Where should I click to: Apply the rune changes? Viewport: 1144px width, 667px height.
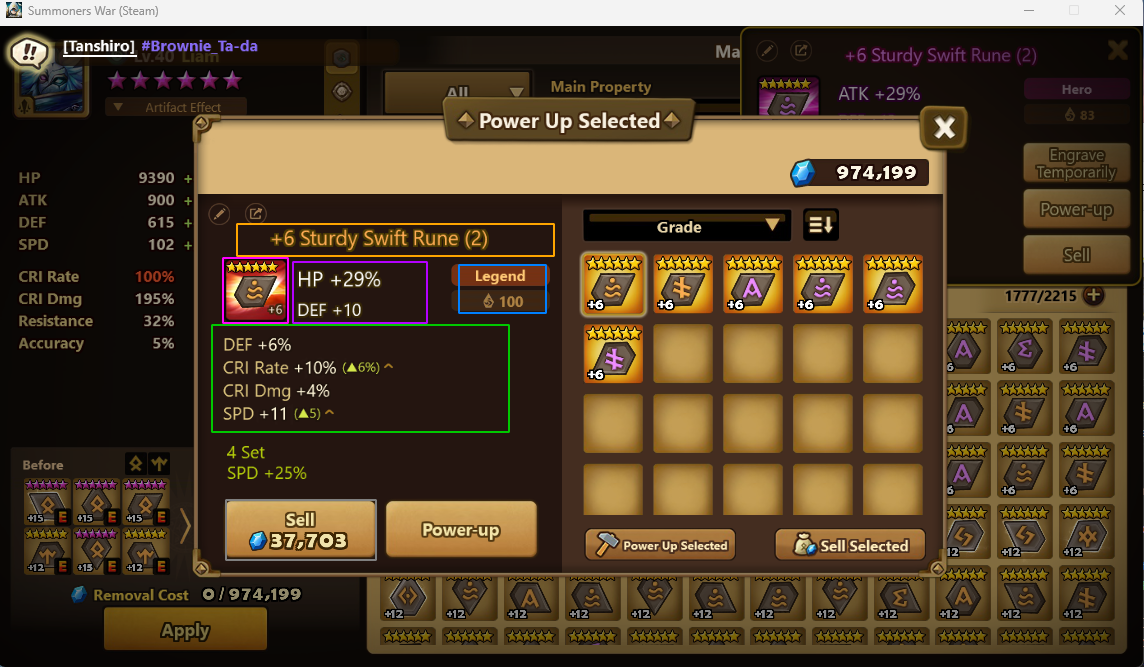click(x=185, y=630)
